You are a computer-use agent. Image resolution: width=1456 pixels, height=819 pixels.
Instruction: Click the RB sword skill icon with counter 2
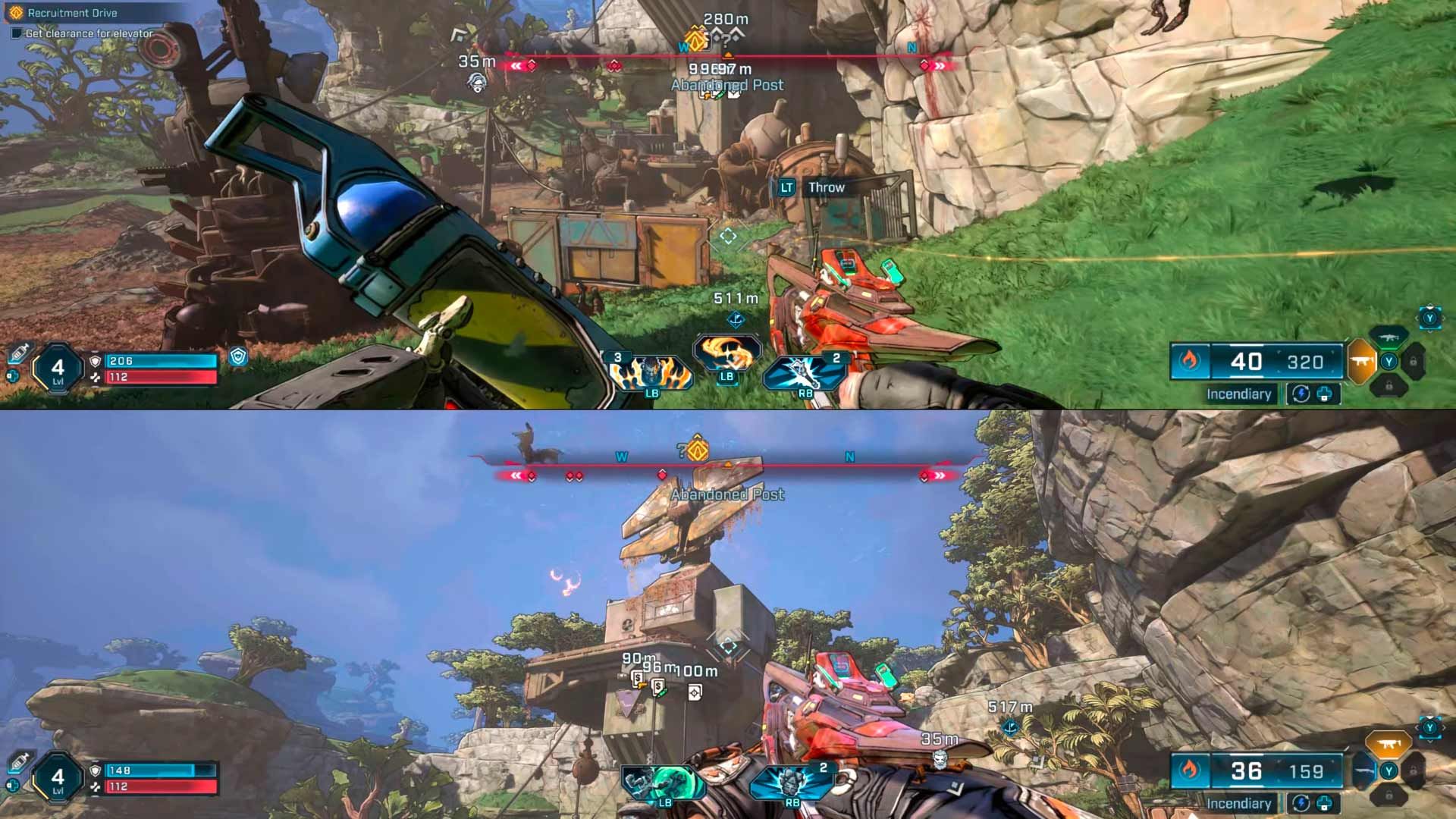pos(804,372)
